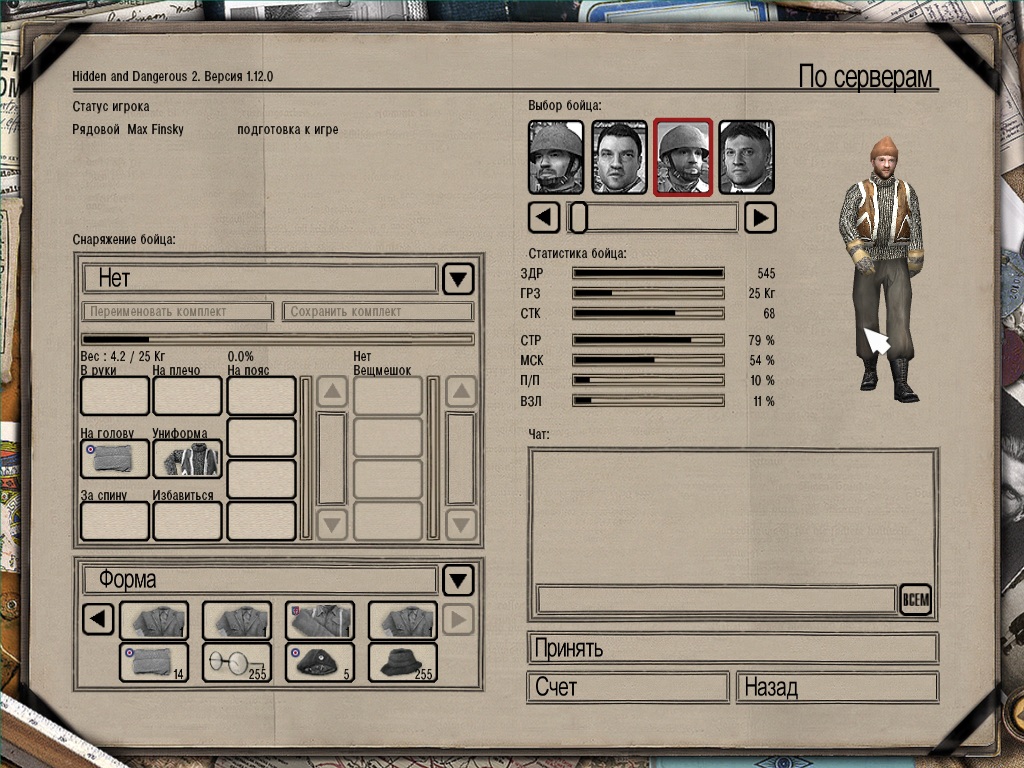Screen dimensions: 1024x768
Task: Select the uniform jacket with shoulder badge marker
Action: 320,621
